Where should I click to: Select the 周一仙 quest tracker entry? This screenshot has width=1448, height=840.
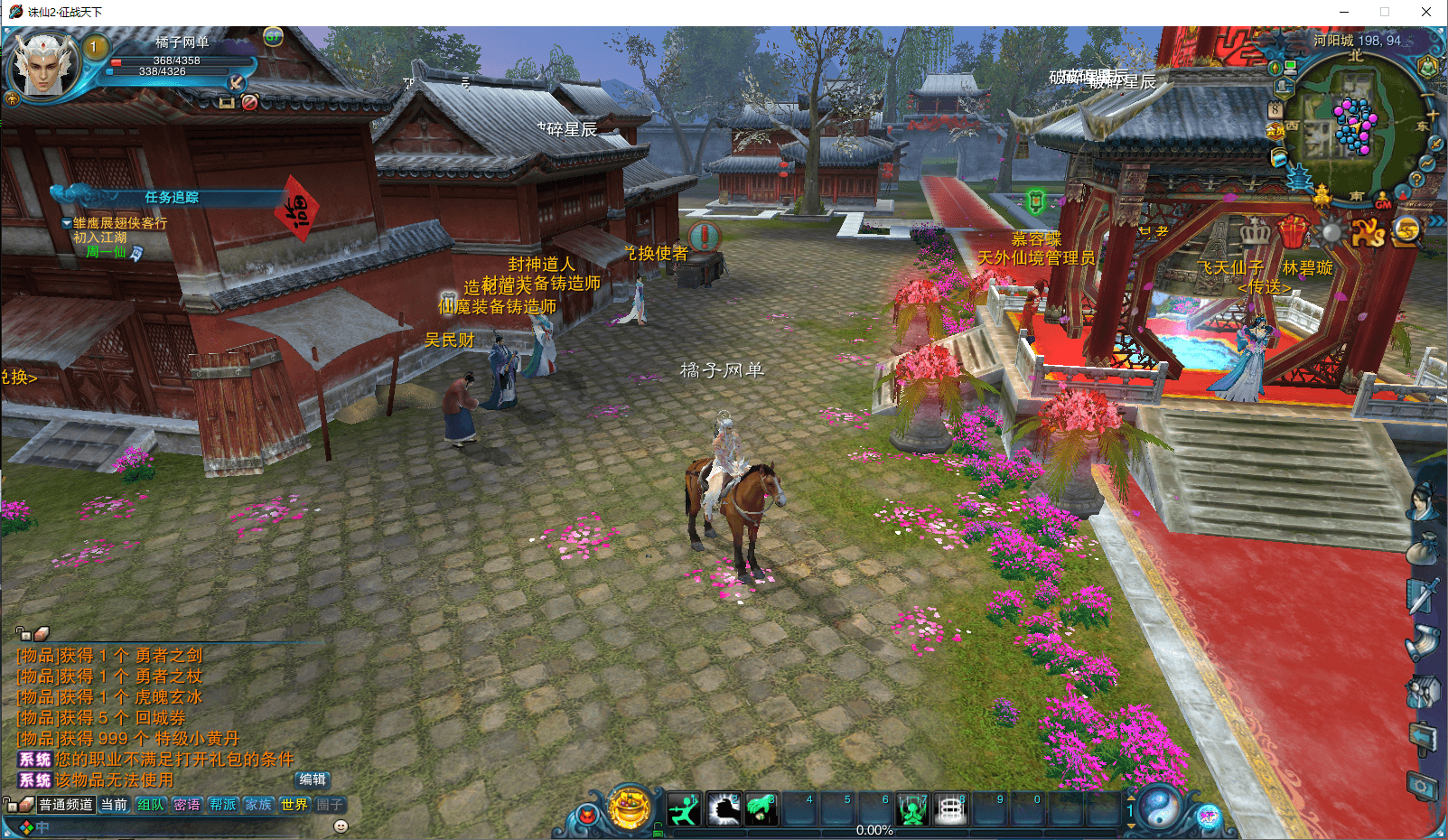click(x=106, y=253)
